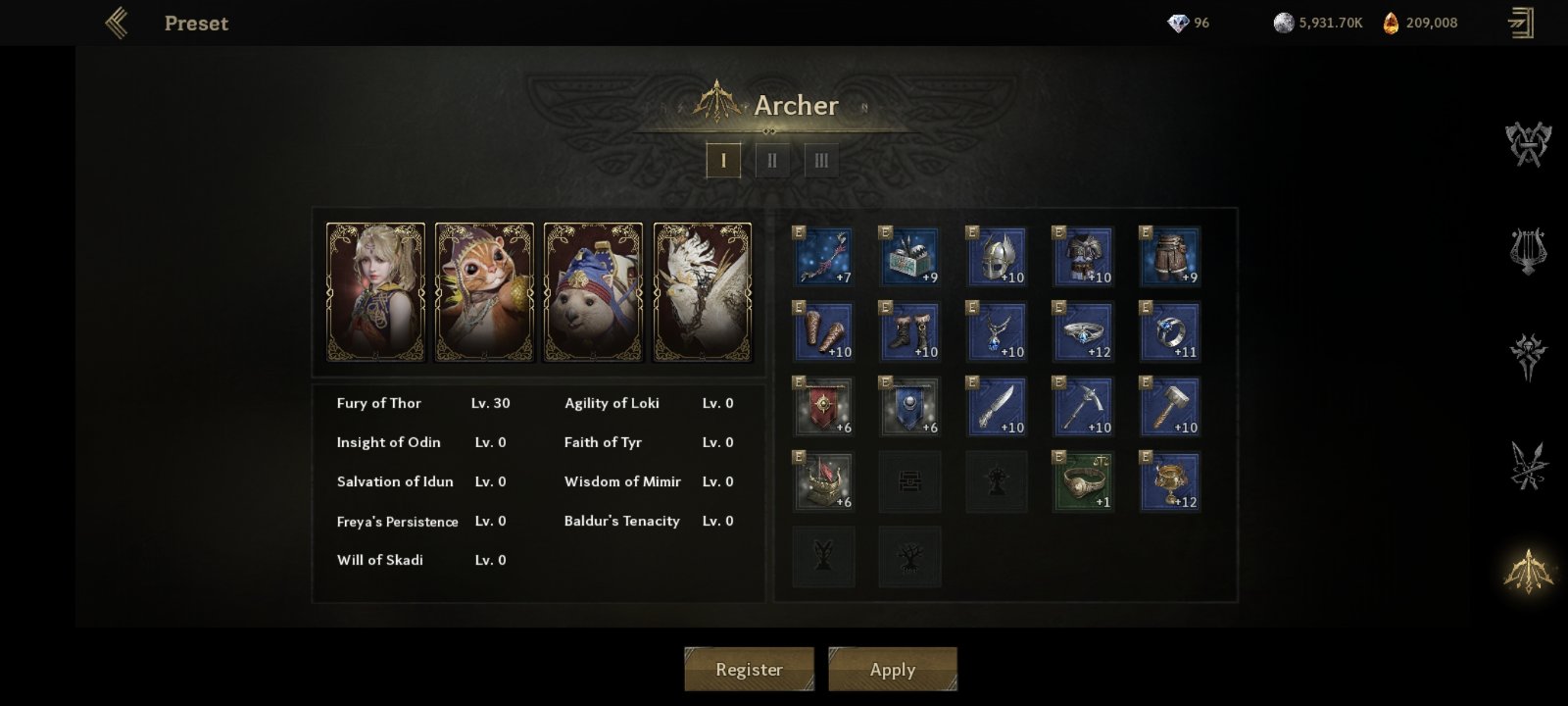Choose the pickaxe tool slot

tap(1083, 406)
